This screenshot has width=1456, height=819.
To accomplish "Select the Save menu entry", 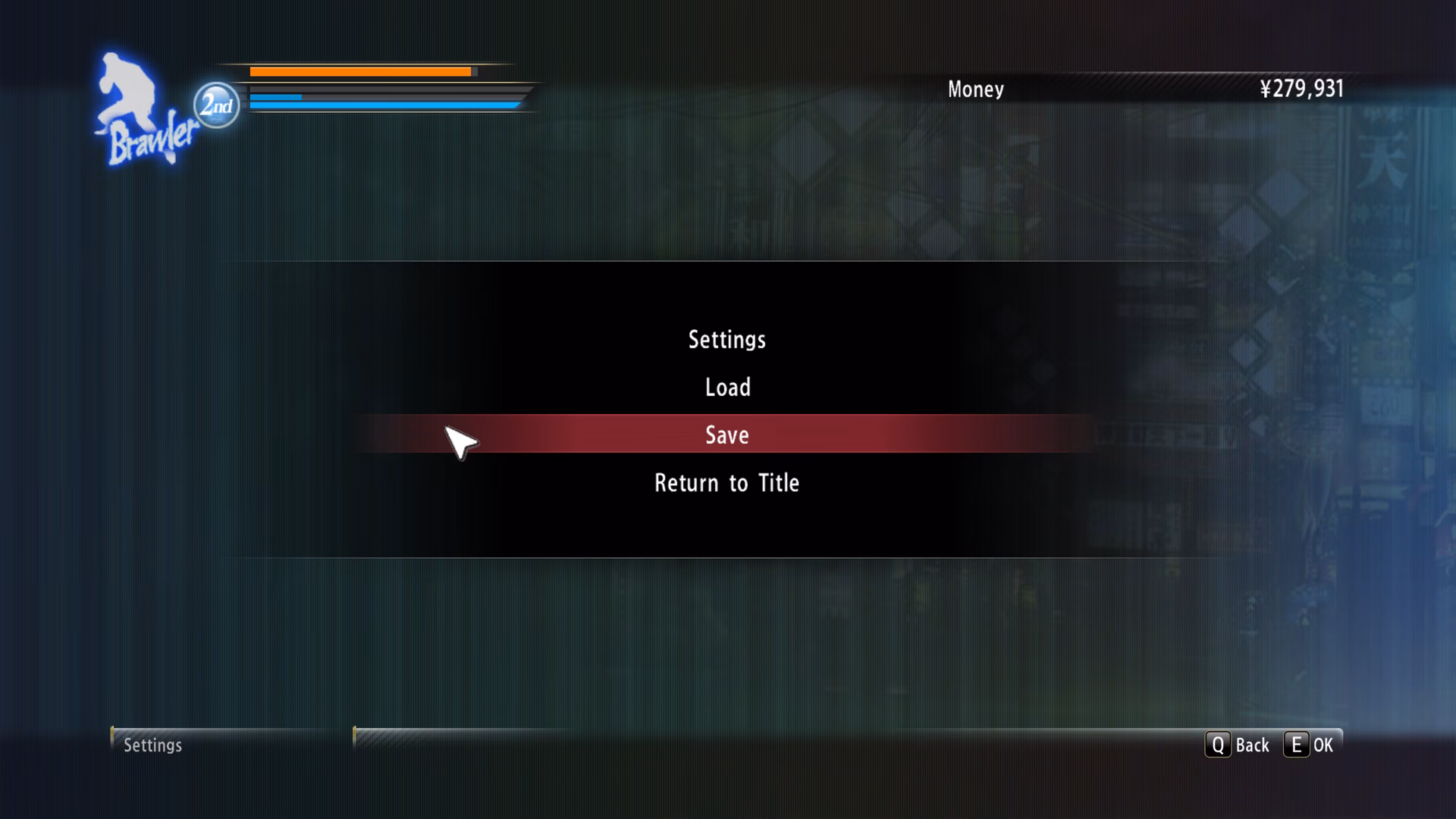I will coord(726,435).
